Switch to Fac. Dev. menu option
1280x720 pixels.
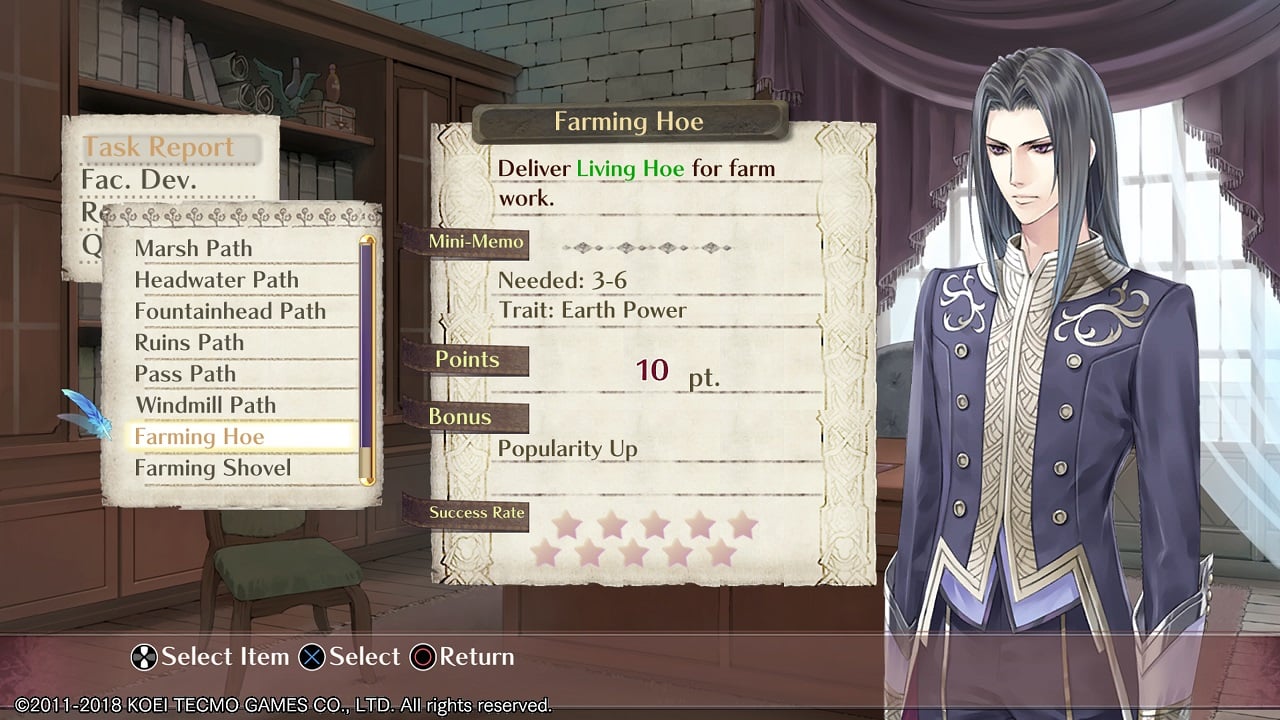(139, 181)
